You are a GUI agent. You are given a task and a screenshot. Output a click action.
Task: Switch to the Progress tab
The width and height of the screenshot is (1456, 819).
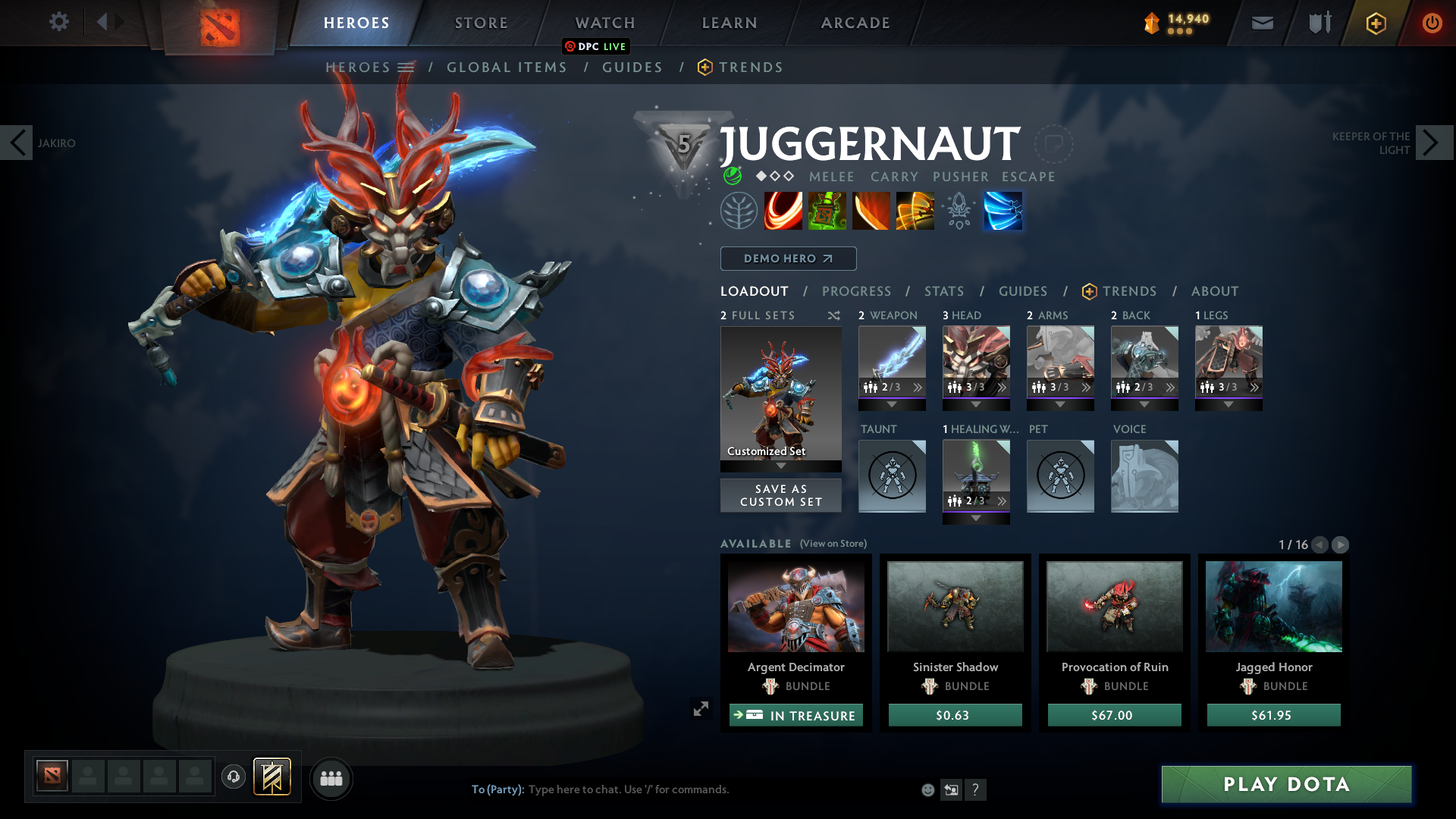tap(857, 291)
